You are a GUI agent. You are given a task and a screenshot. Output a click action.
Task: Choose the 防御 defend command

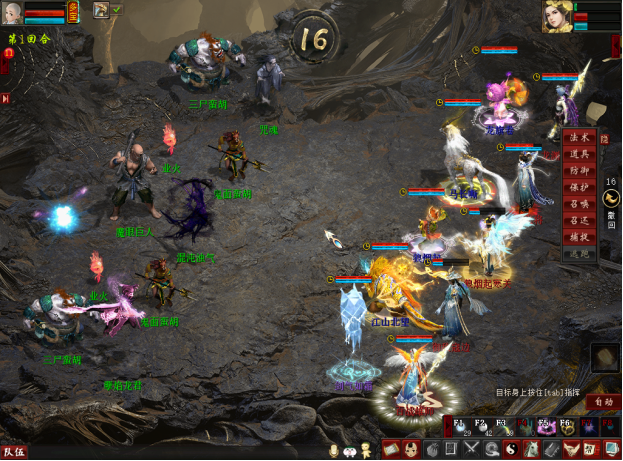click(577, 171)
